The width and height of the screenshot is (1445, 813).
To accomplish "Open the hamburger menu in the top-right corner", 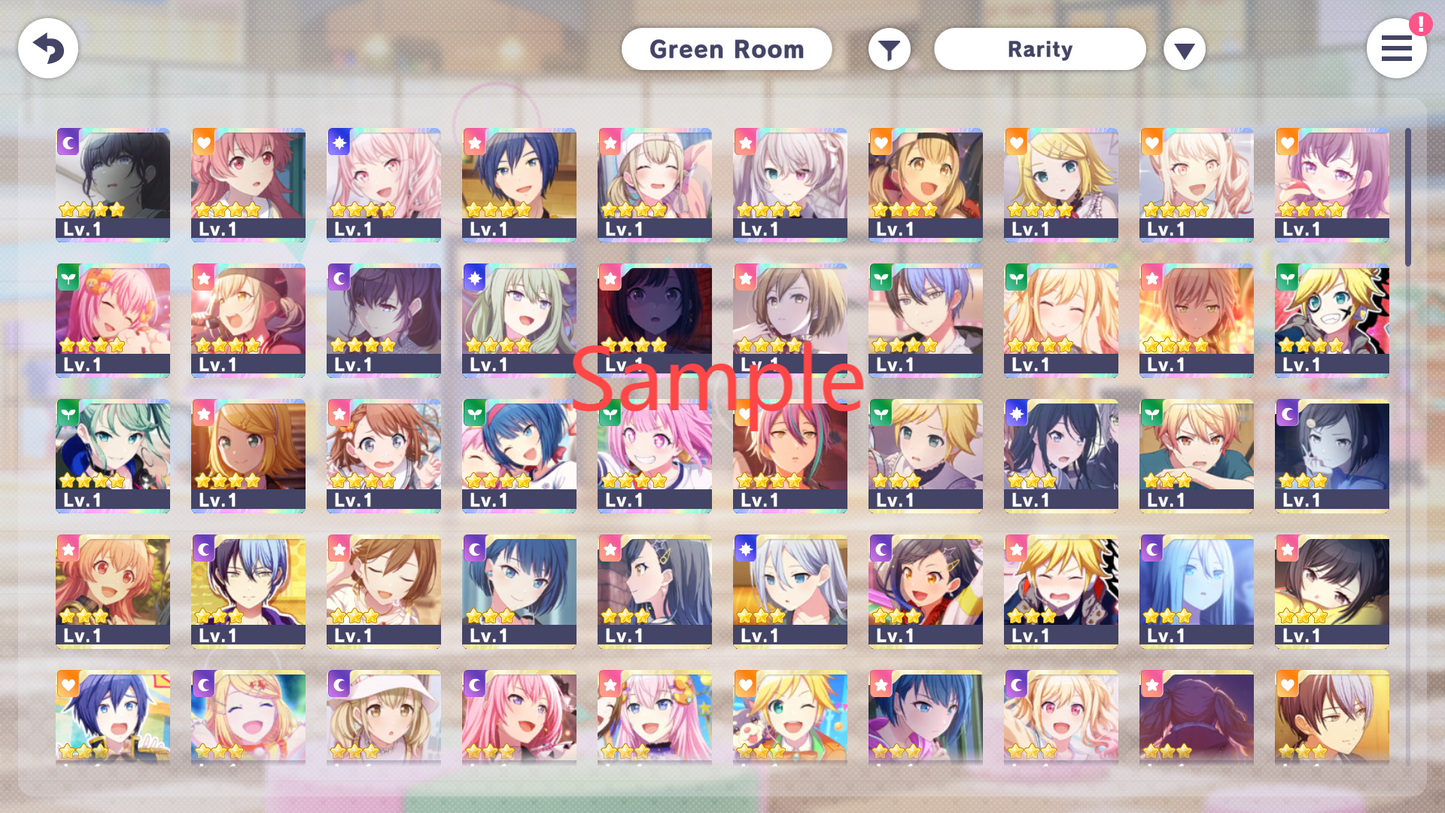I will 1397,48.
